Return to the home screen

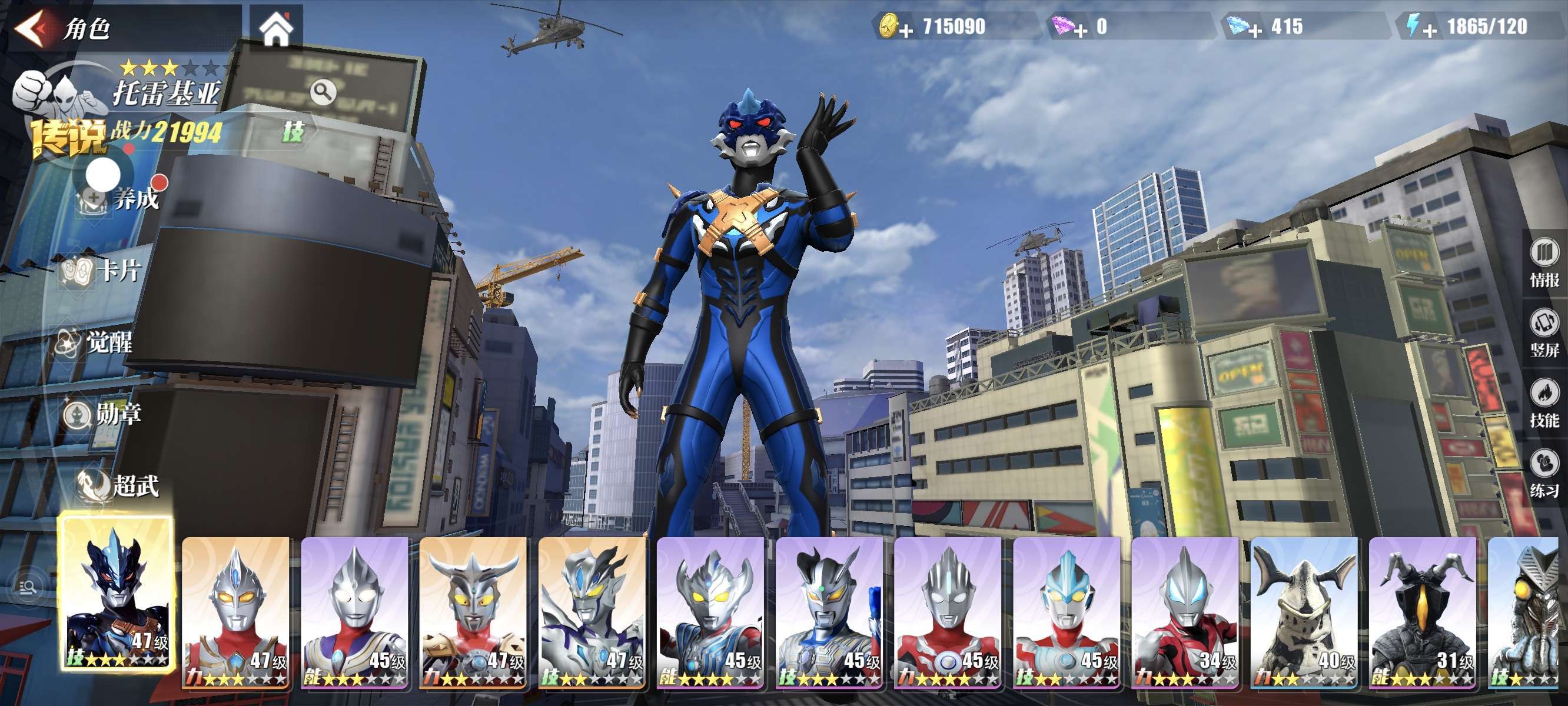(277, 29)
